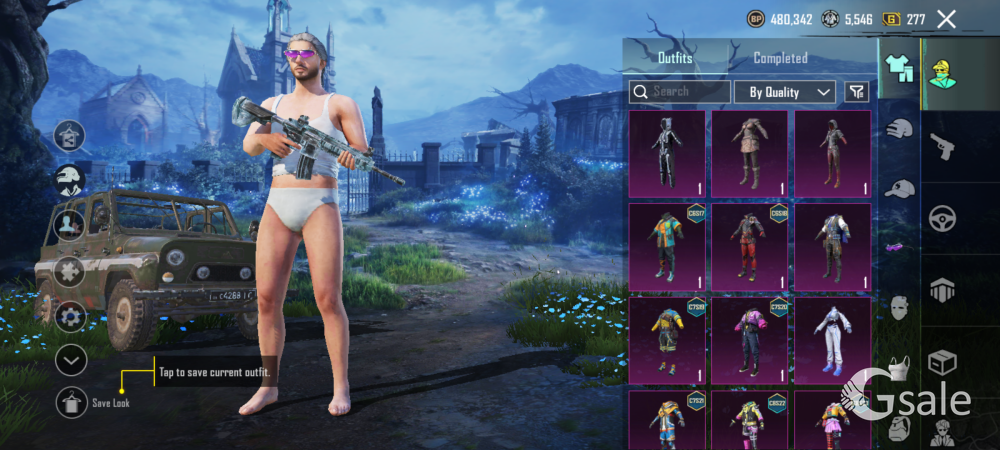Open the By Quality sort dropdown
The image size is (1000, 450).
click(x=785, y=92)
